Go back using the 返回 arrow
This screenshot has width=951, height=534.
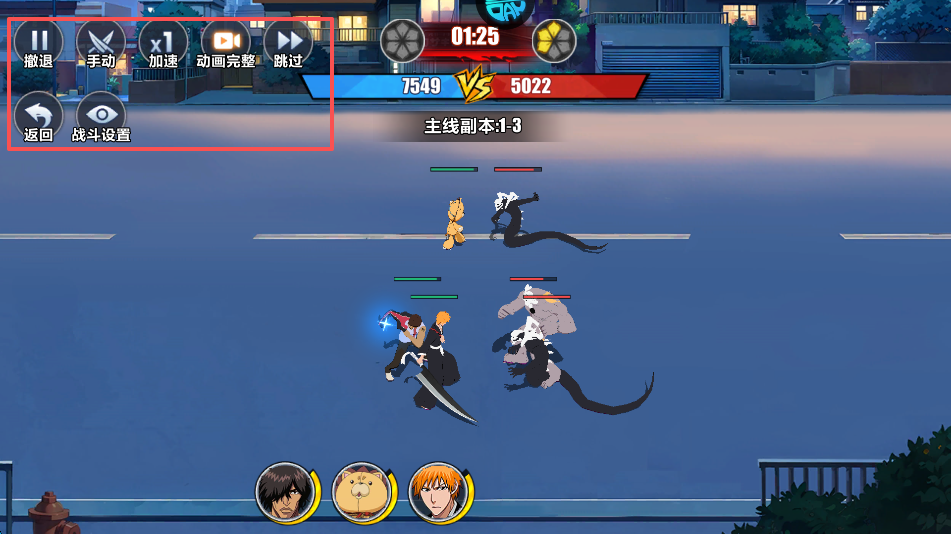tap(38, 115)
